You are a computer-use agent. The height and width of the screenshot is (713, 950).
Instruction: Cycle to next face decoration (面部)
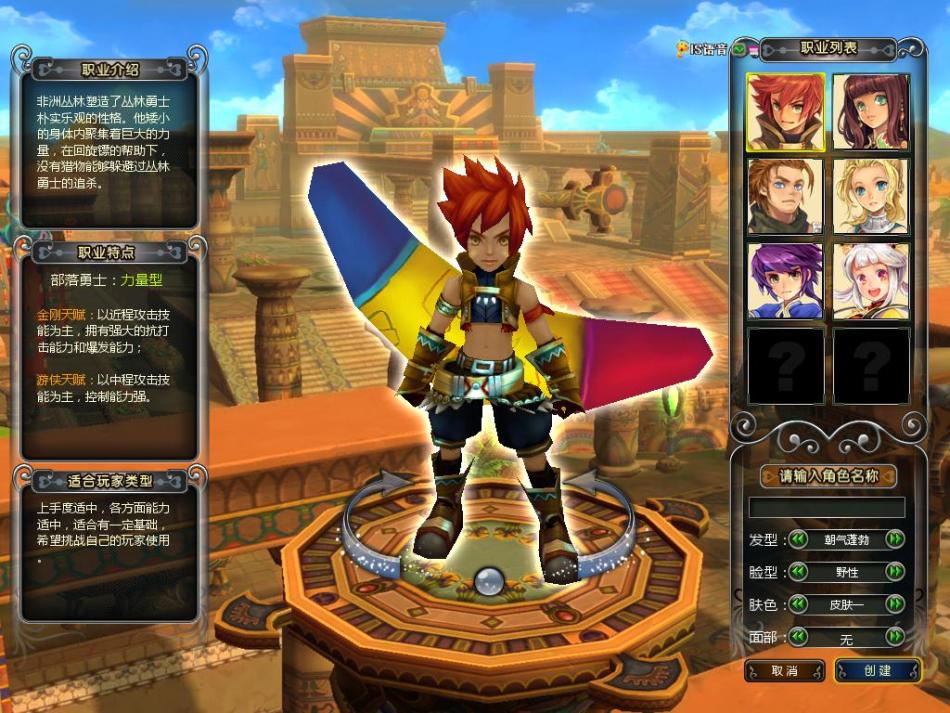[x=894, y=636]
